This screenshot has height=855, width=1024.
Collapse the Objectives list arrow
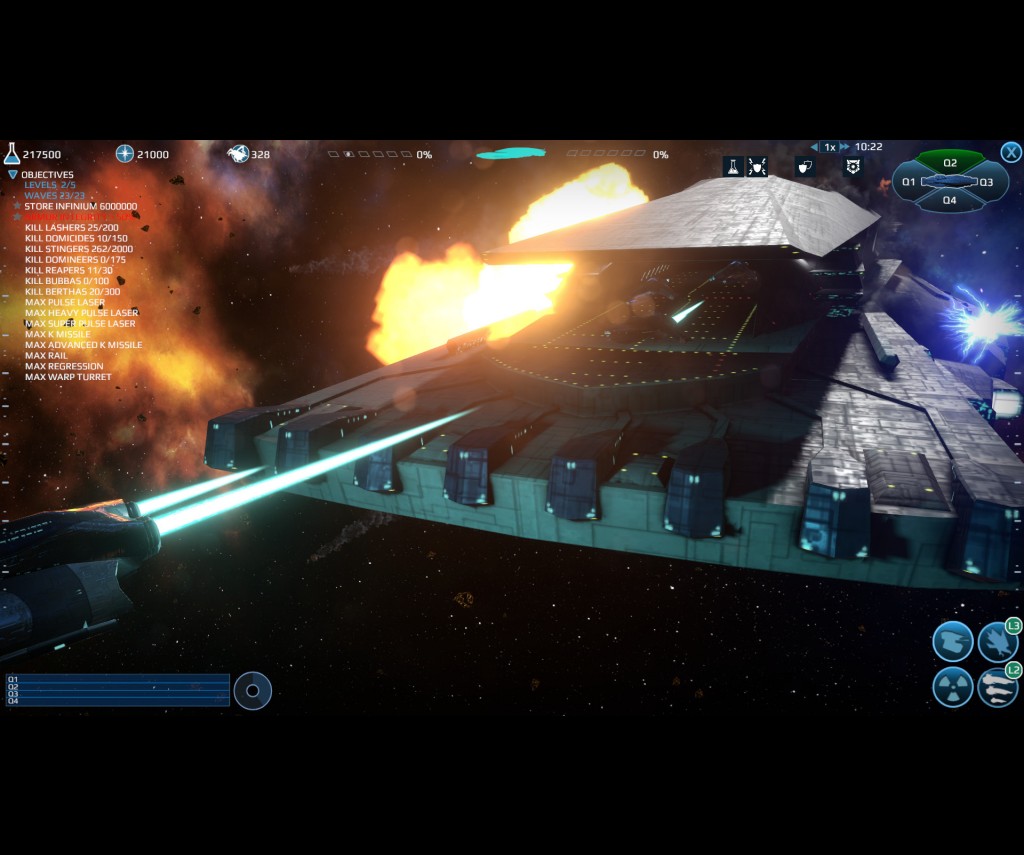13,174
